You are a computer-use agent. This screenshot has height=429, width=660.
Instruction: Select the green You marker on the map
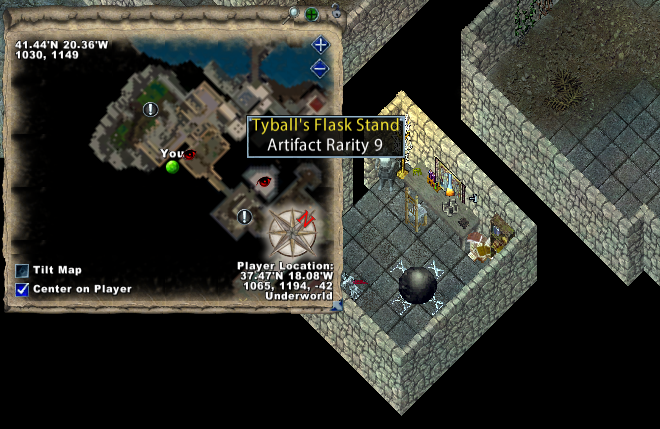(x=172, y=166)
